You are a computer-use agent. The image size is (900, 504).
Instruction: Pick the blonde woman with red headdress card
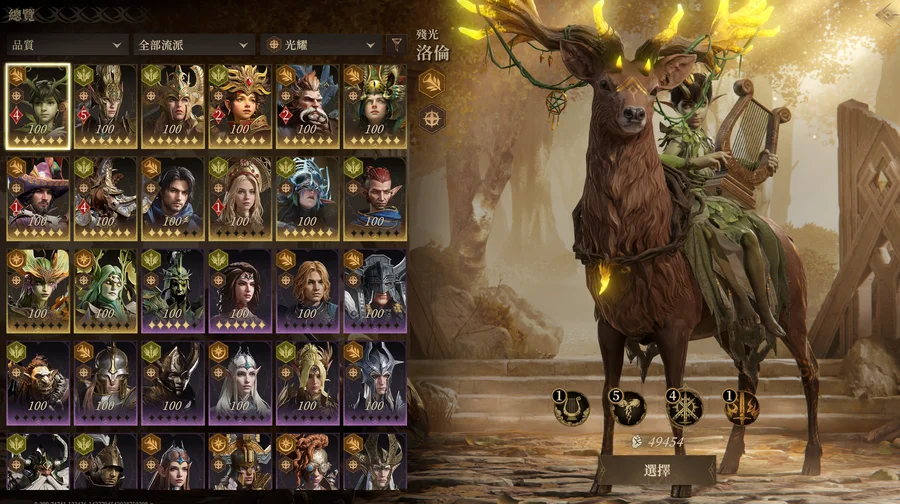[x=240, y=198]
